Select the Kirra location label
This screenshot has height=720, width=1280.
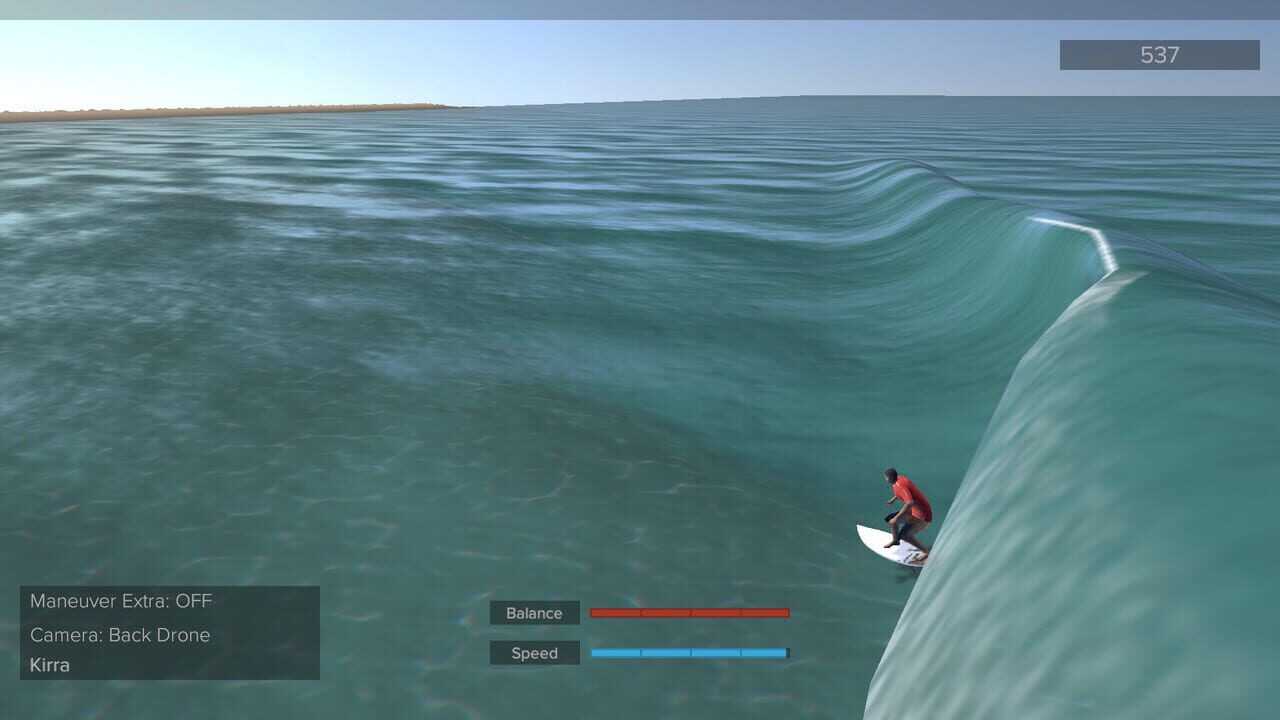[48, 664]
